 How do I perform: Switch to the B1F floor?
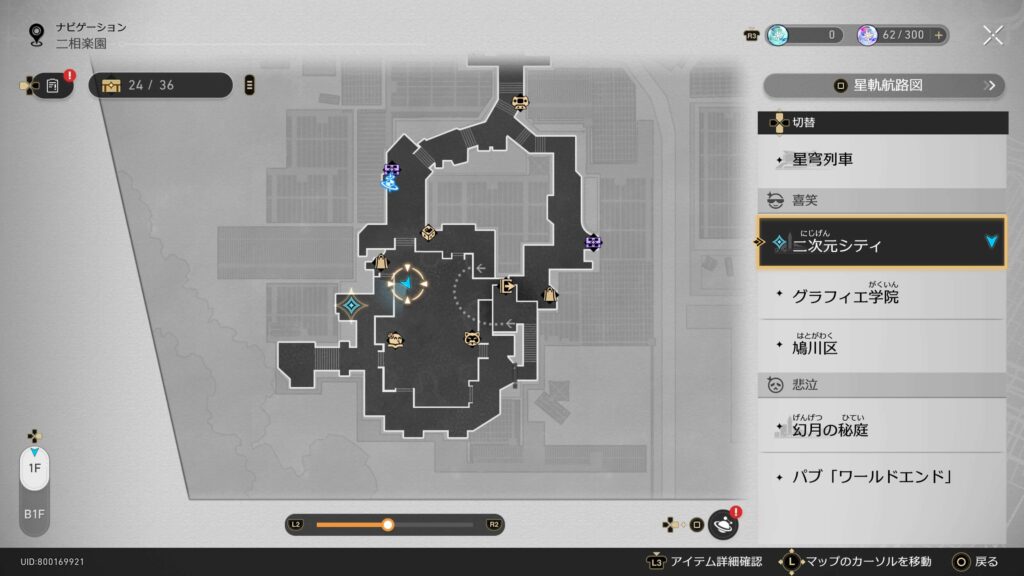(x=34, y=514)
